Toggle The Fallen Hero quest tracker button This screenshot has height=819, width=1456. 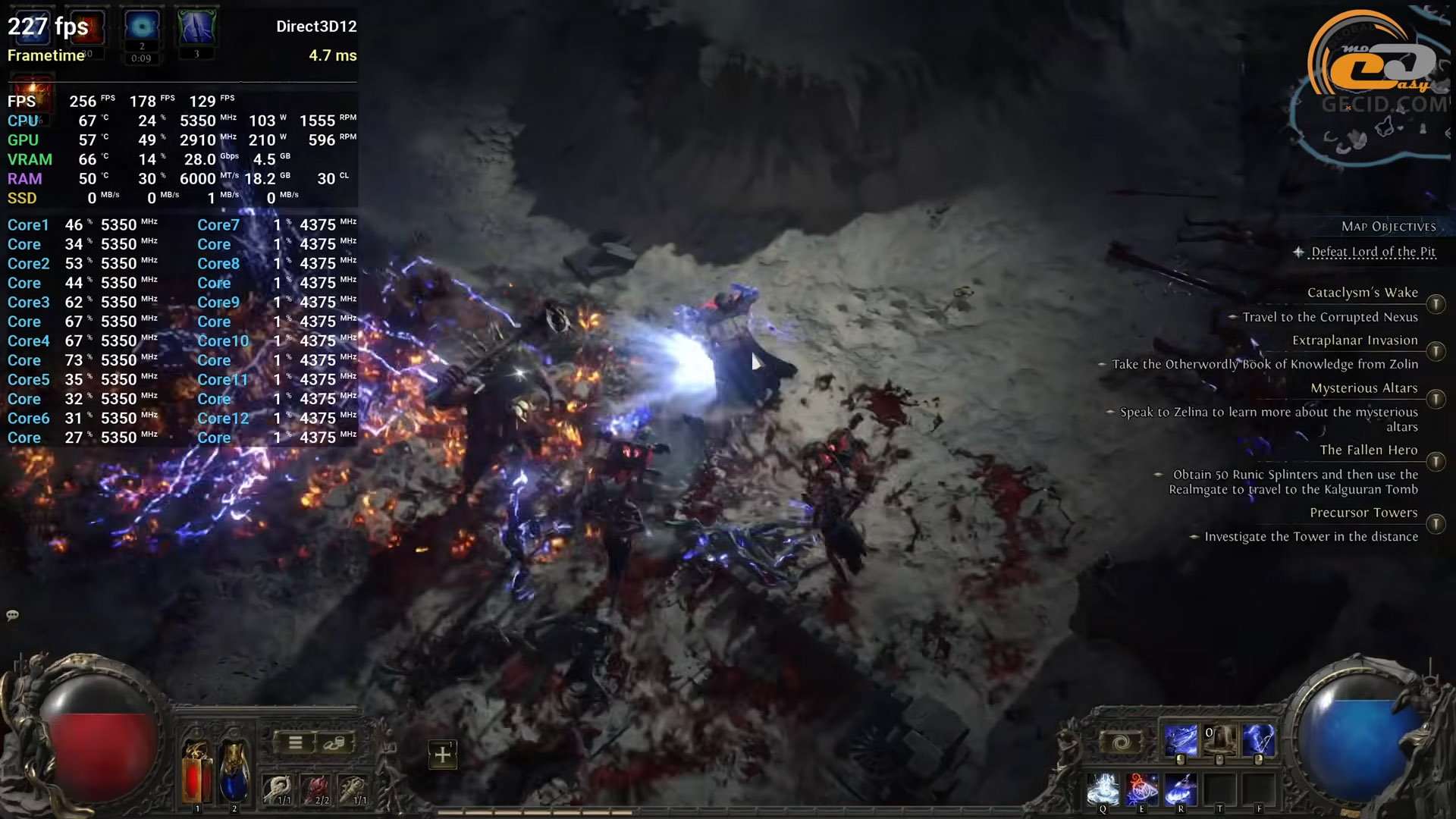[x=1436, y=461]
